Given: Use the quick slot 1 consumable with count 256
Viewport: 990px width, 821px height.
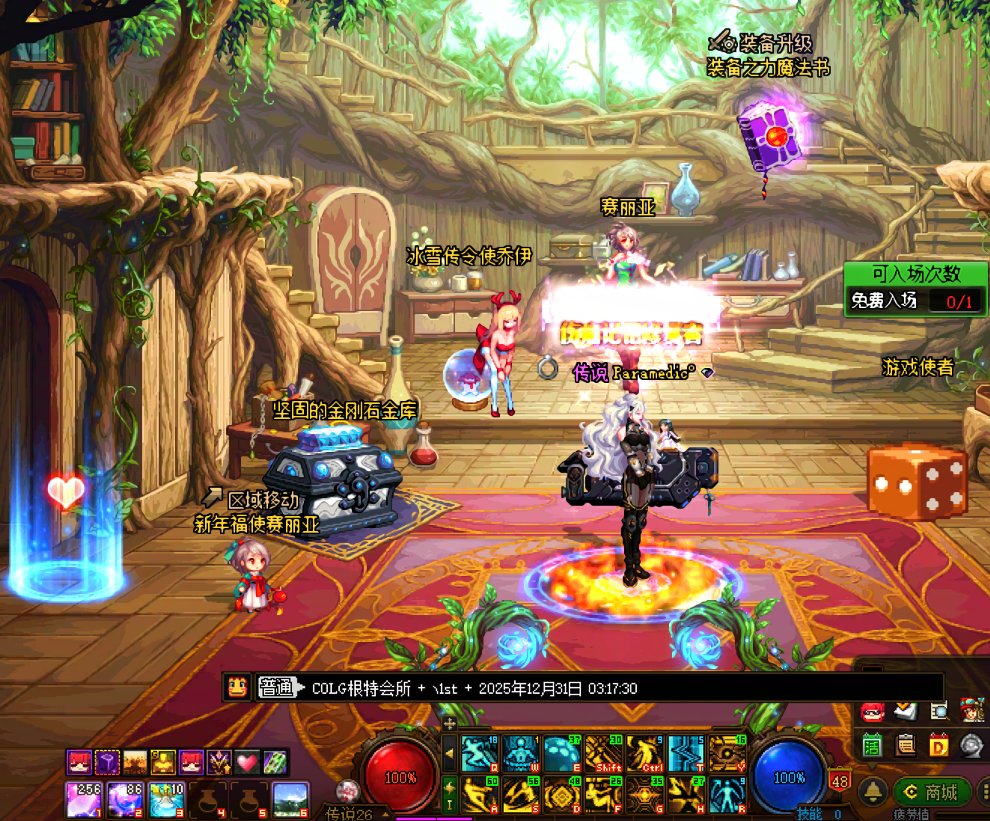Looking at the screenshot, I should 82,799.
